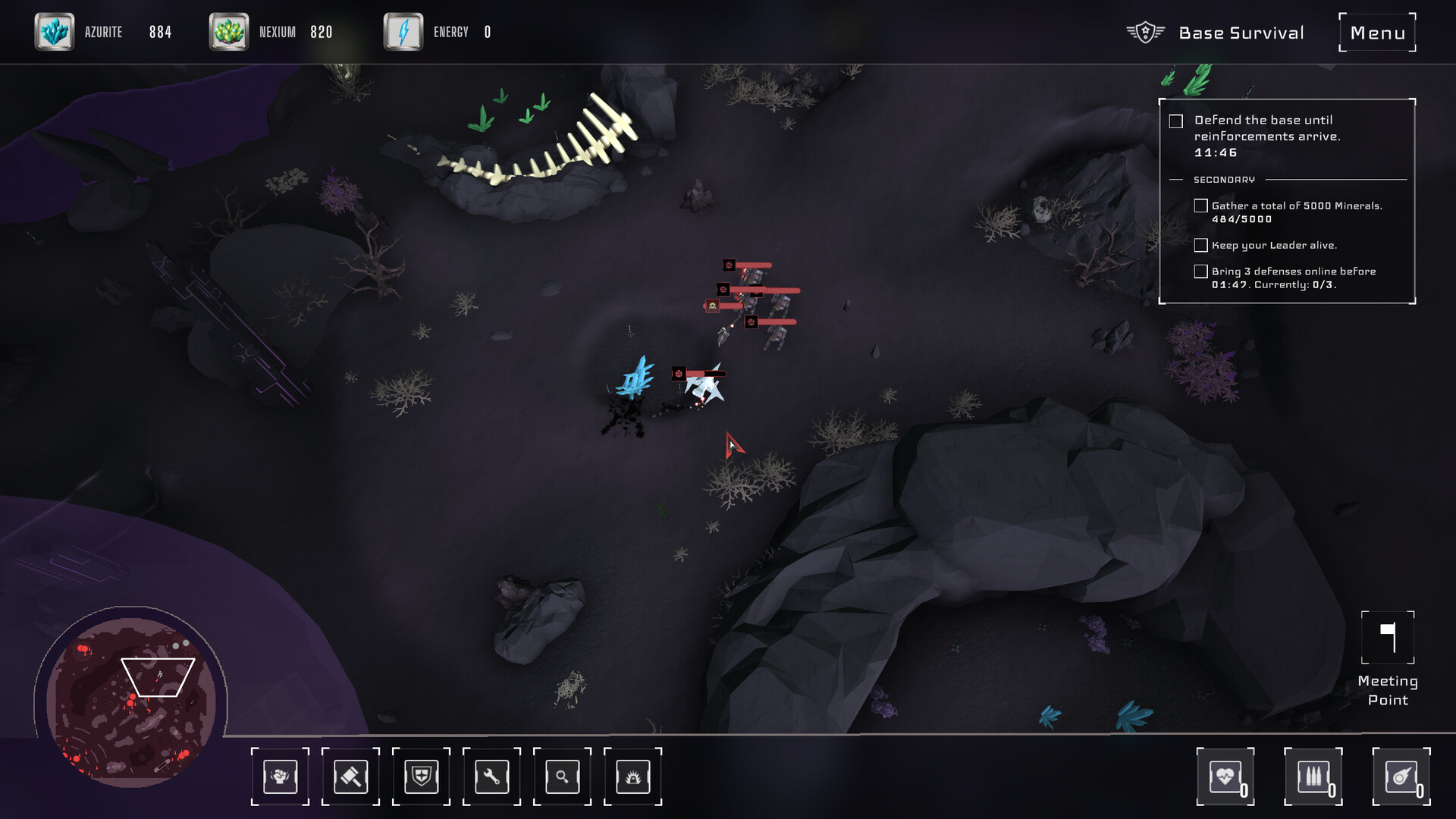Open the Menu button
The width and height of the screenshot is (1456, 819).
[x=1377, y=33]
